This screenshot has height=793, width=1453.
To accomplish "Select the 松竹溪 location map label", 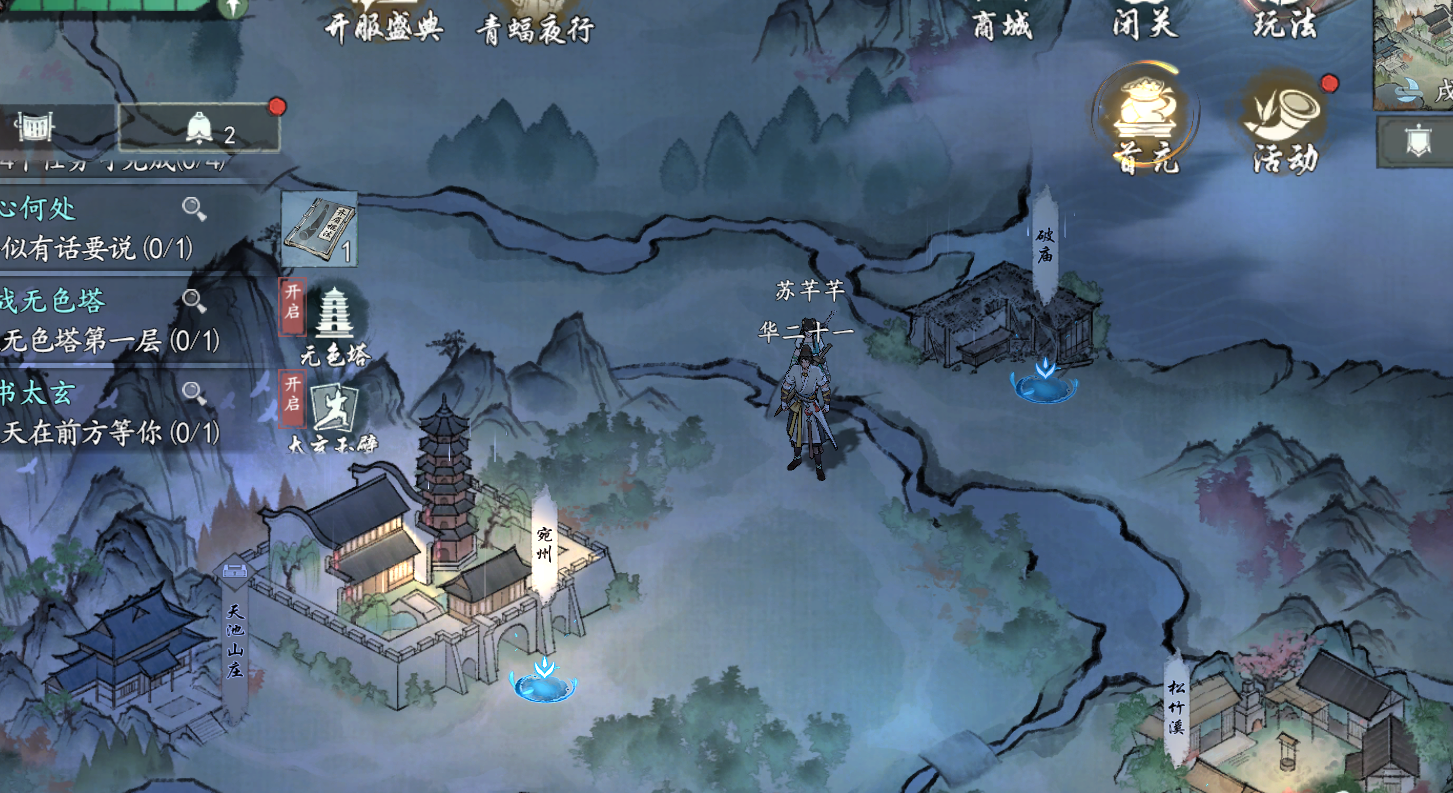I will tap(1176, 707).
